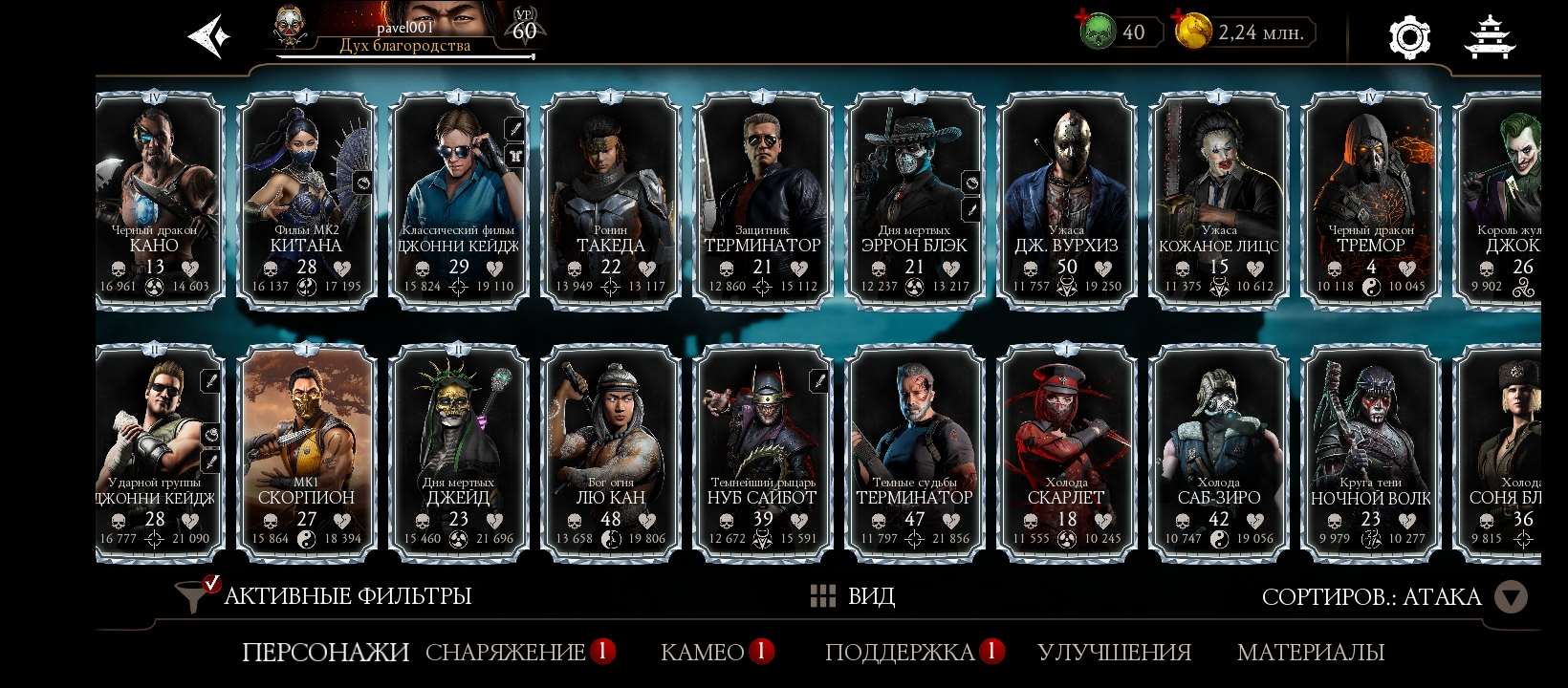Switch to the СНАРЯЖЕНИЕ tab
The width and height of the screenshot is (1568, 688).
505,652
